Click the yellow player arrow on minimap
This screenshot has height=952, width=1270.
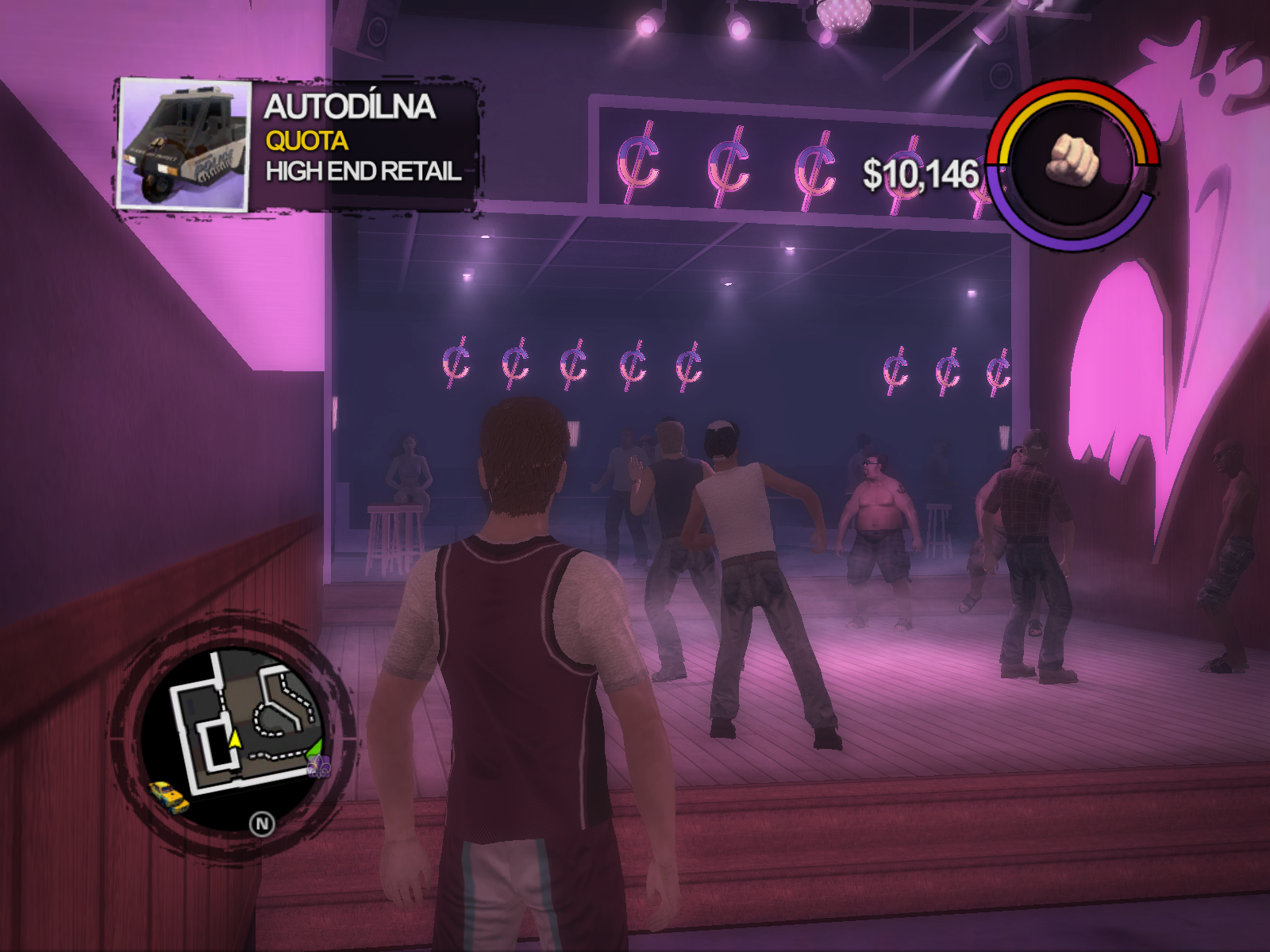coord(235,739)
